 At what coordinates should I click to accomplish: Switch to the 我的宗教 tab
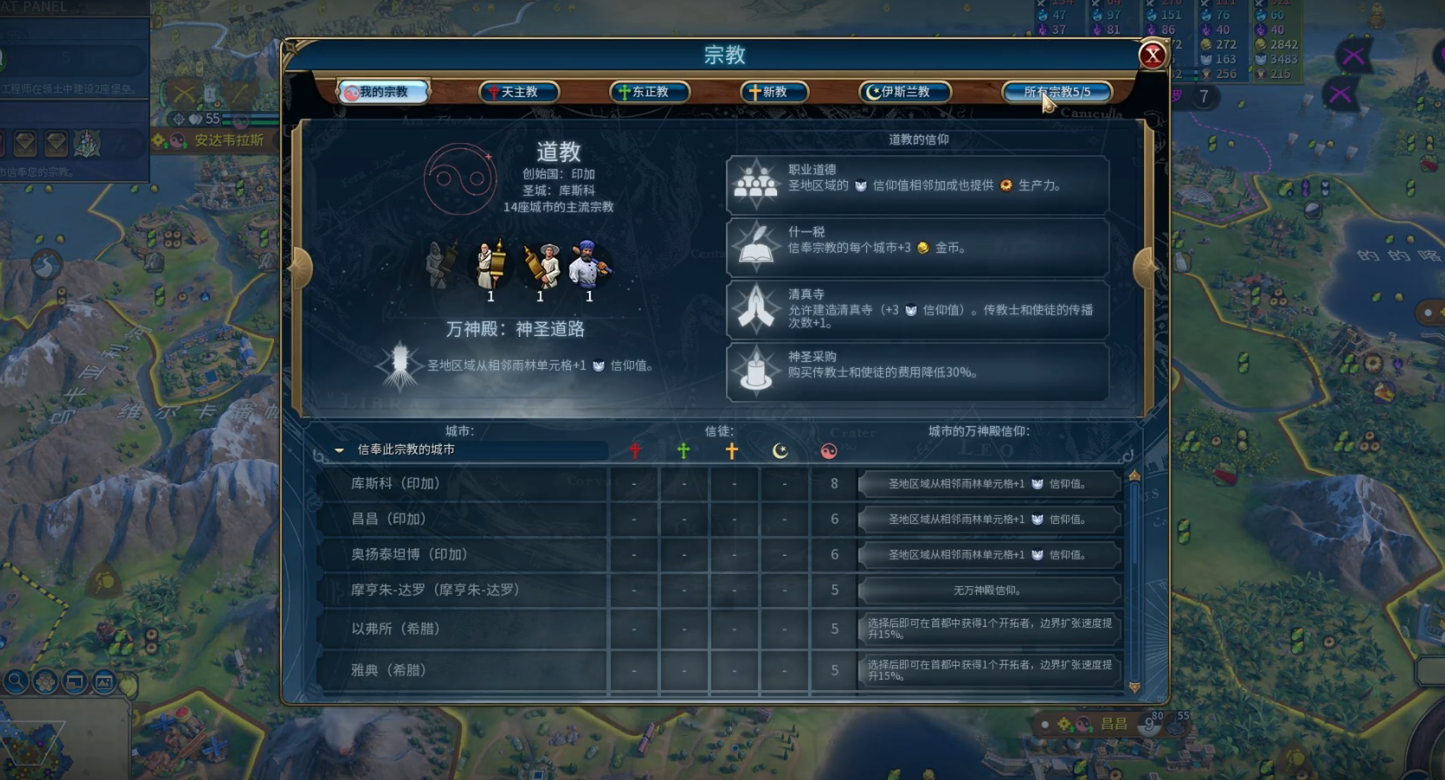[383, 92]
